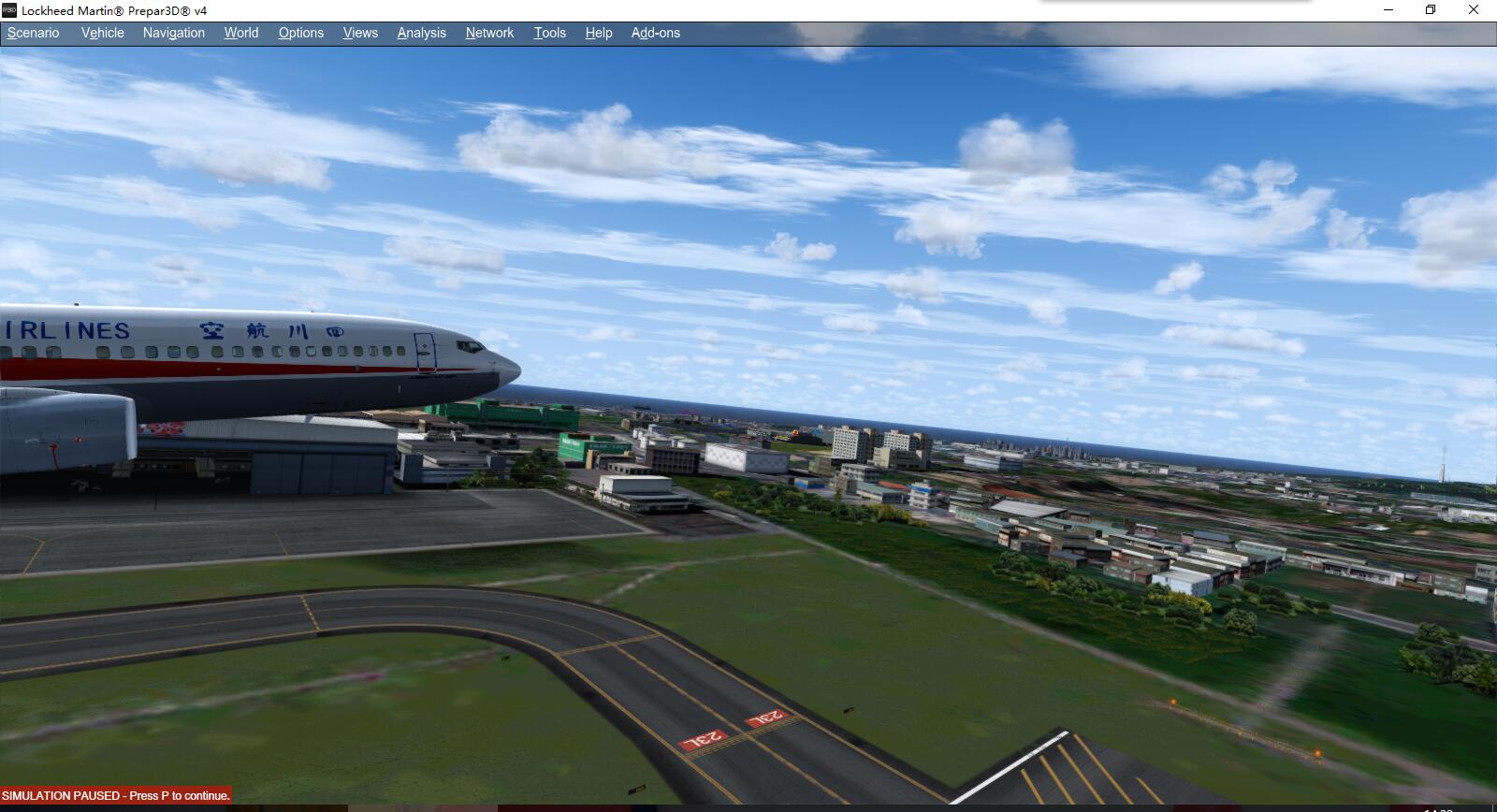Open the Network menu
Screen dimensions: 1497x812
click(x=489, y=33)
